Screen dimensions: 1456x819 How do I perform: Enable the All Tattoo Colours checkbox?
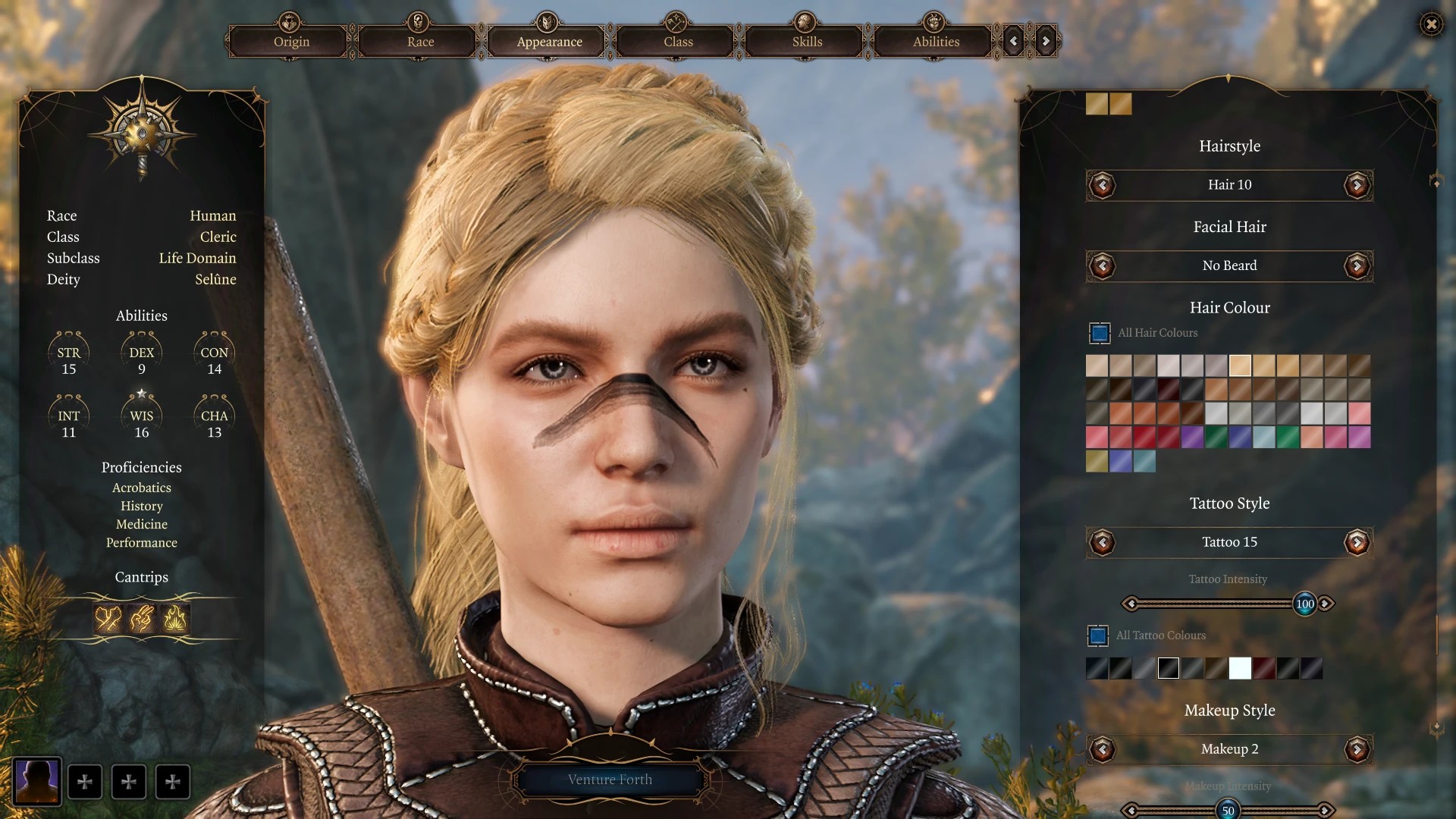(1098, 635)
